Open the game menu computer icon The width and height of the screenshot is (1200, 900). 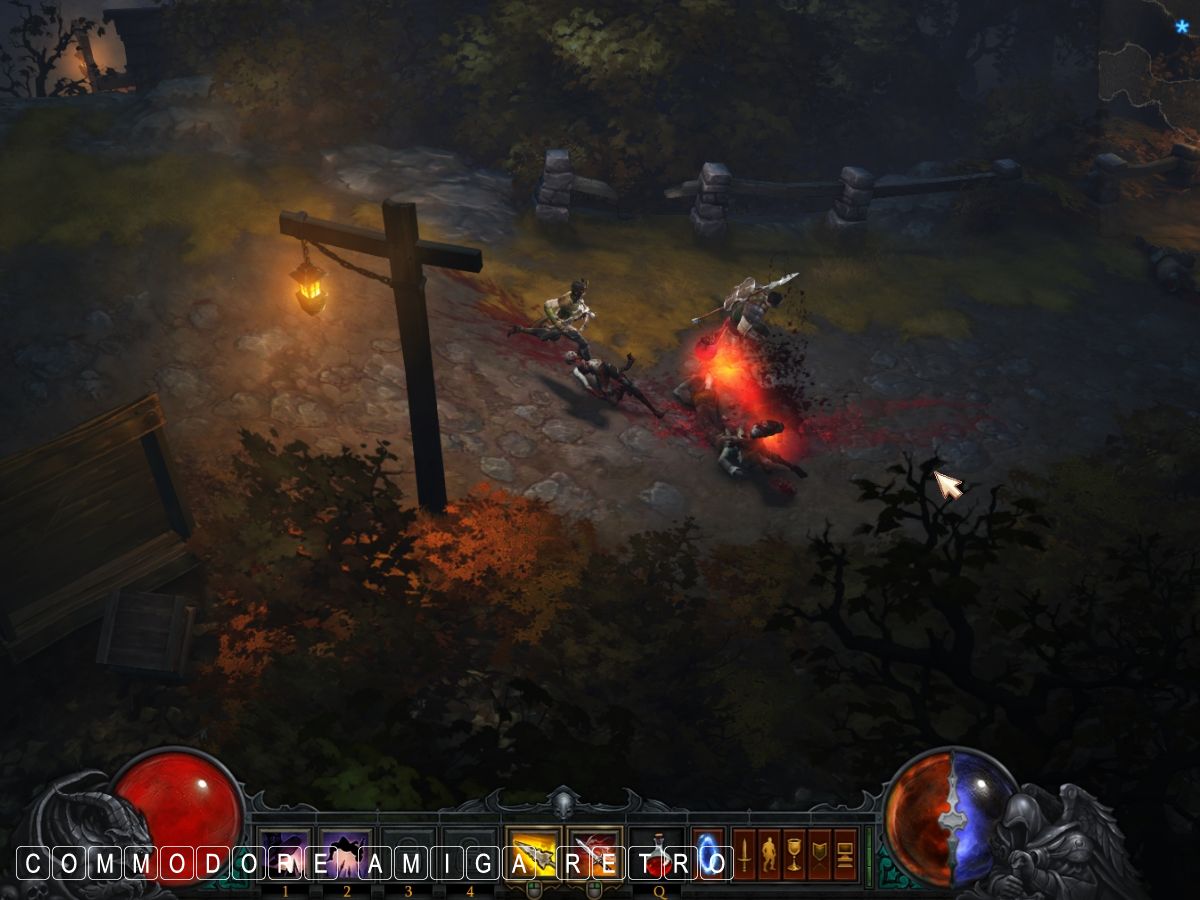845,855
